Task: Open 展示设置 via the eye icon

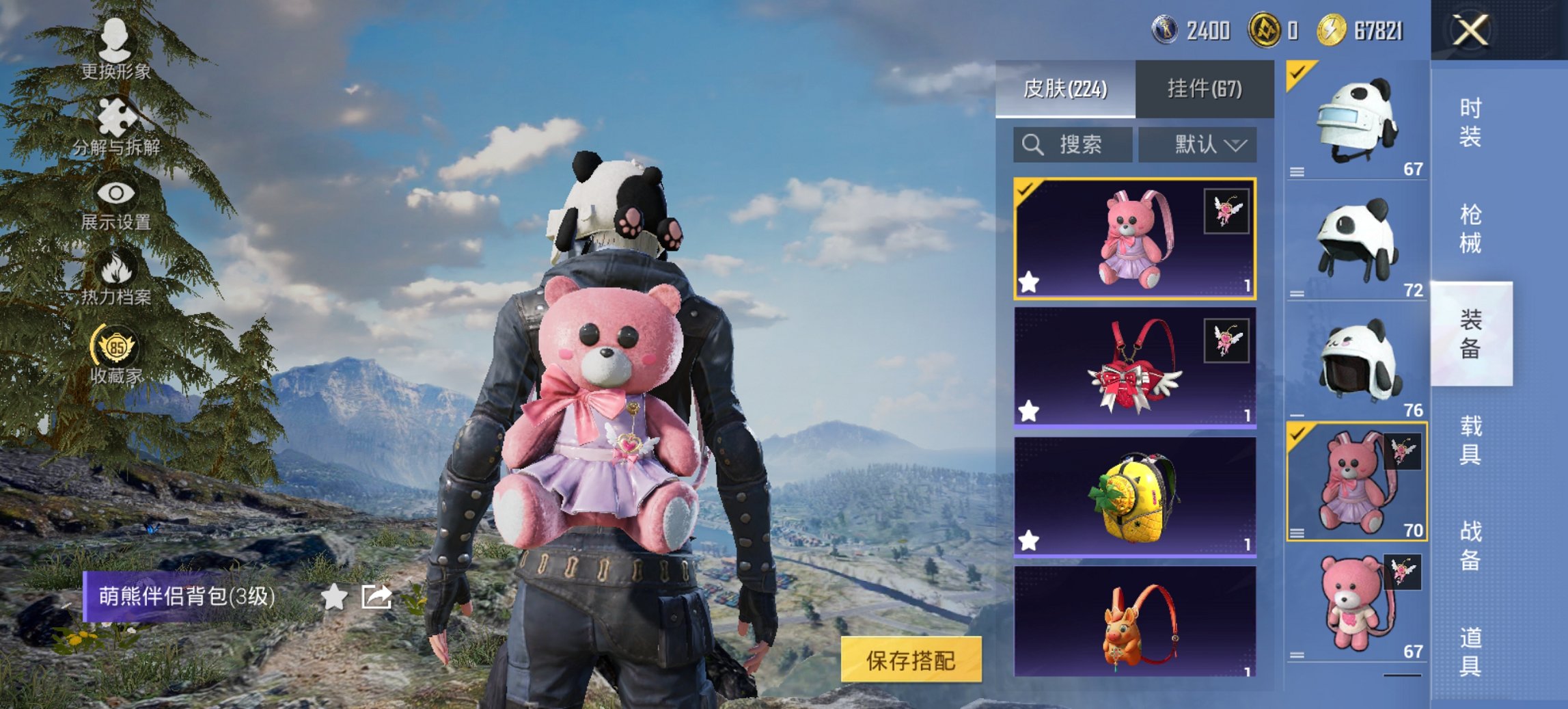Action: pyautogui.click(x=116, y=193)
